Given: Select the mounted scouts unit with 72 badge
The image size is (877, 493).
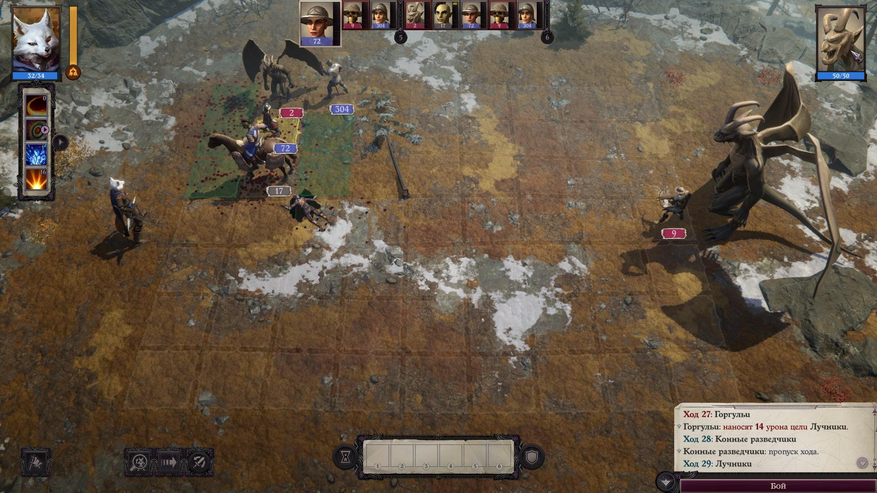Looking at the screenshot, I should (x=252, y=150).
